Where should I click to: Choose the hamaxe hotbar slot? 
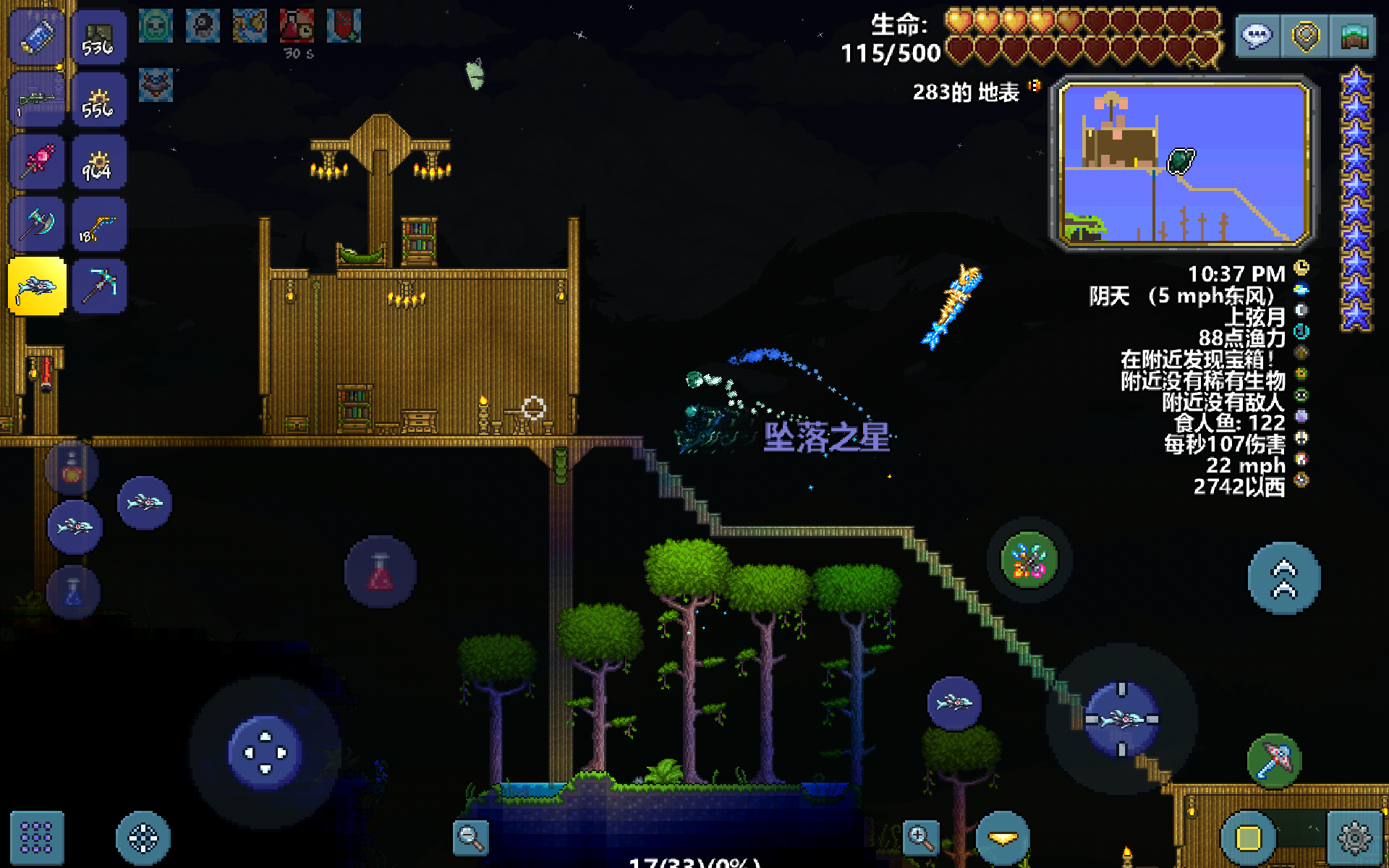click(x=36, y=225)
